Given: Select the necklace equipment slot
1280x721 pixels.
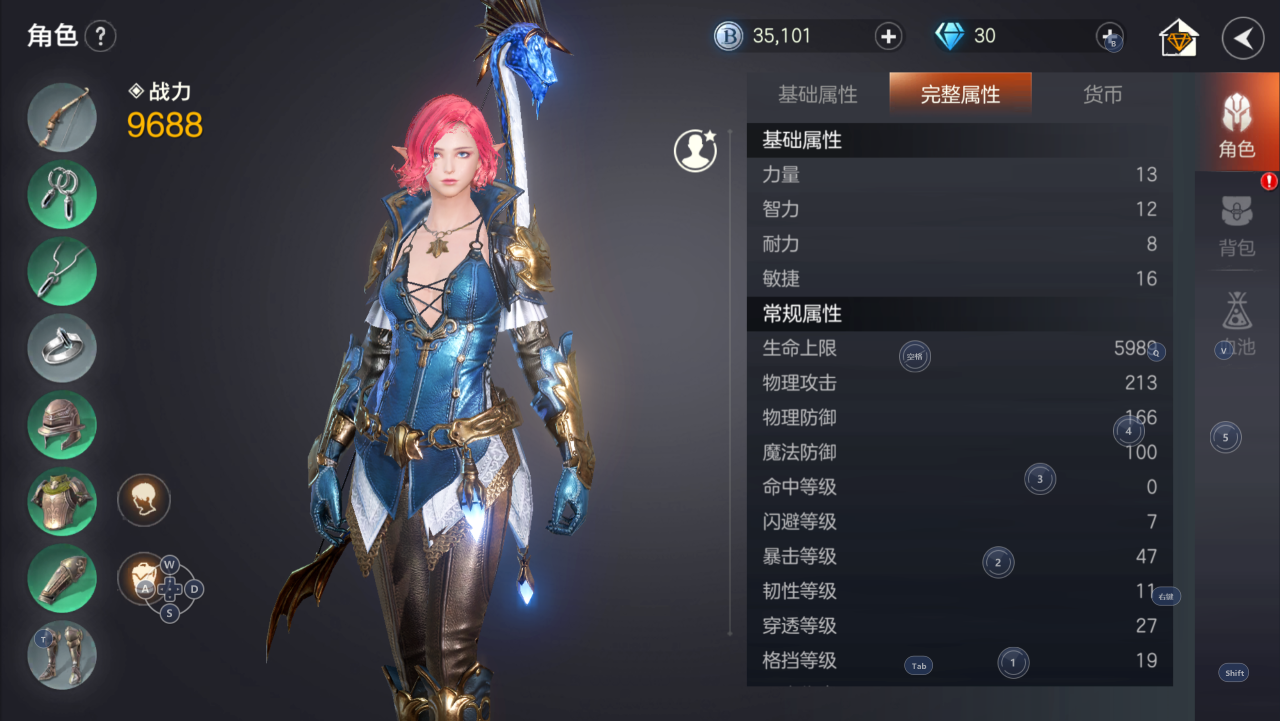Looking at the screenshot, I should coord(62,271).
